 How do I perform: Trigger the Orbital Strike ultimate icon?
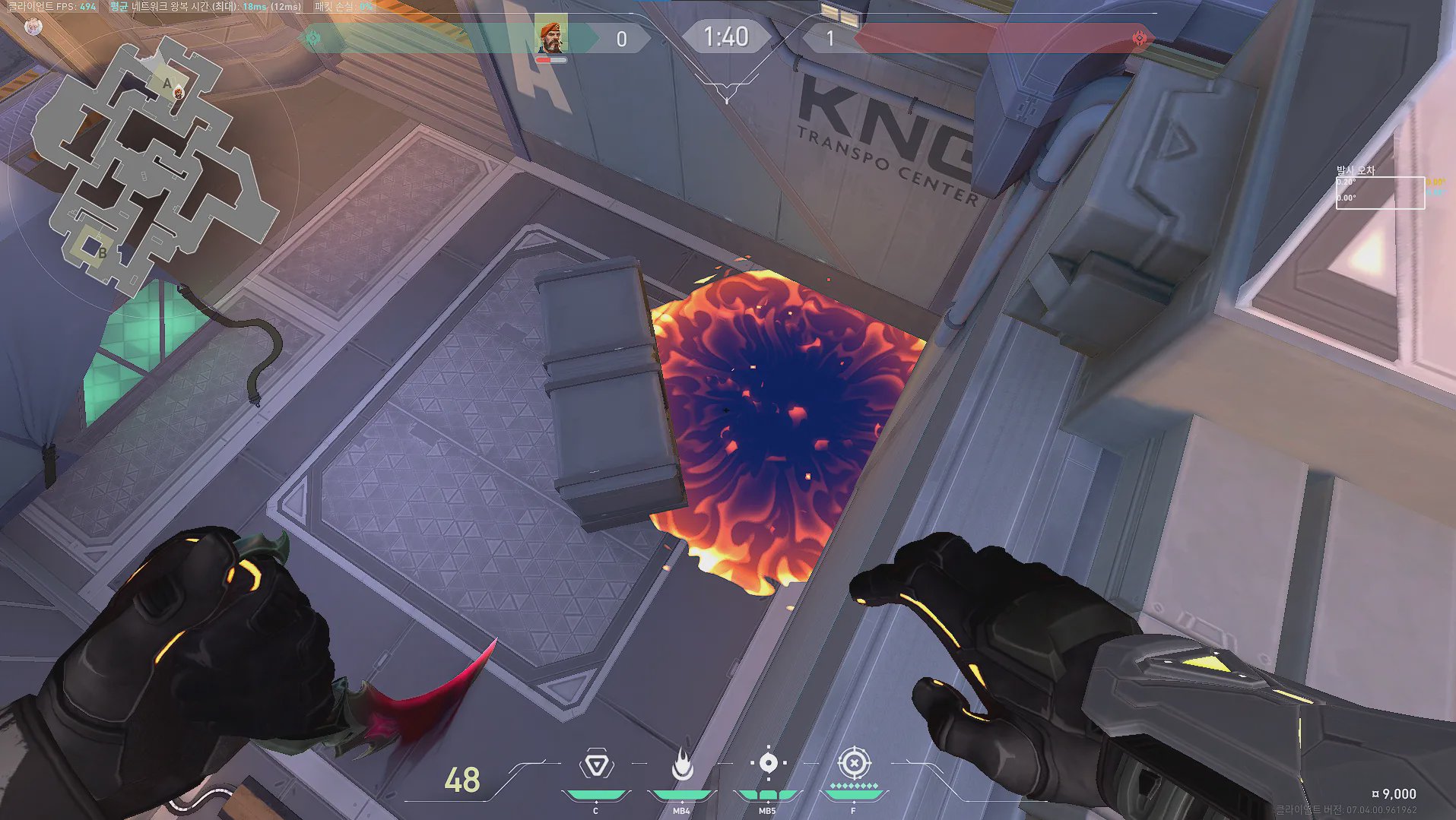click(x=853, y=763)
